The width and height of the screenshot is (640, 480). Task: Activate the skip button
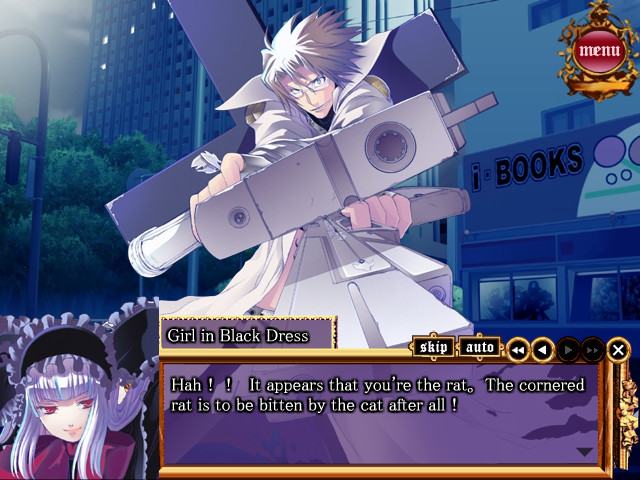pos(434,348)
